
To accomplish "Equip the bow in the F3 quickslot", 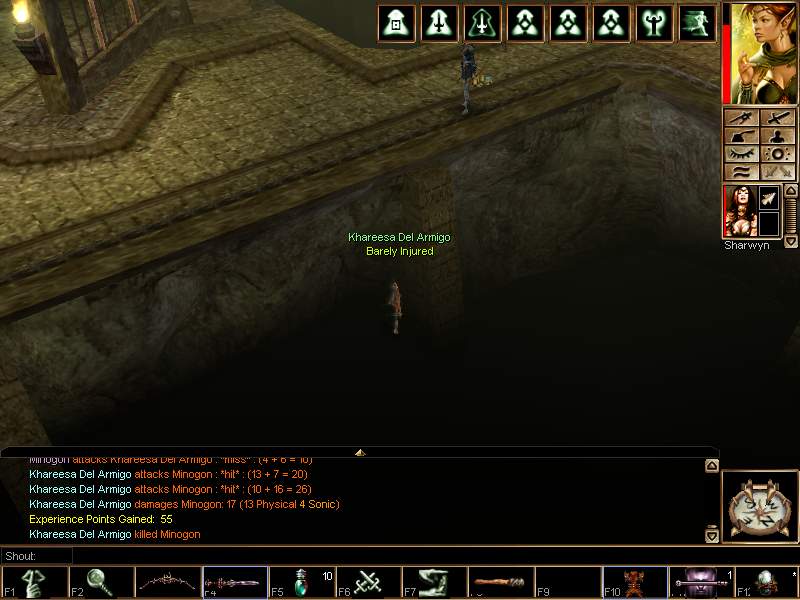I will pyautogui.click(x=168, y=583).
